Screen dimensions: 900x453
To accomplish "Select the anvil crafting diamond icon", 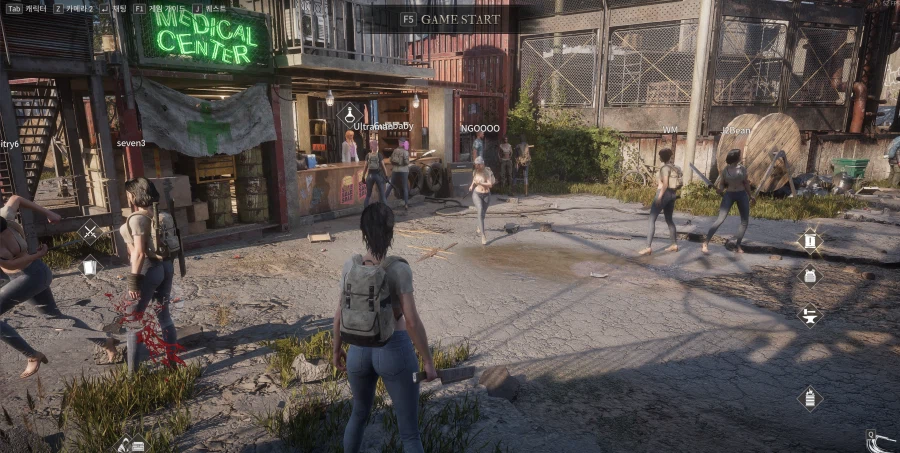I will 809,315.
